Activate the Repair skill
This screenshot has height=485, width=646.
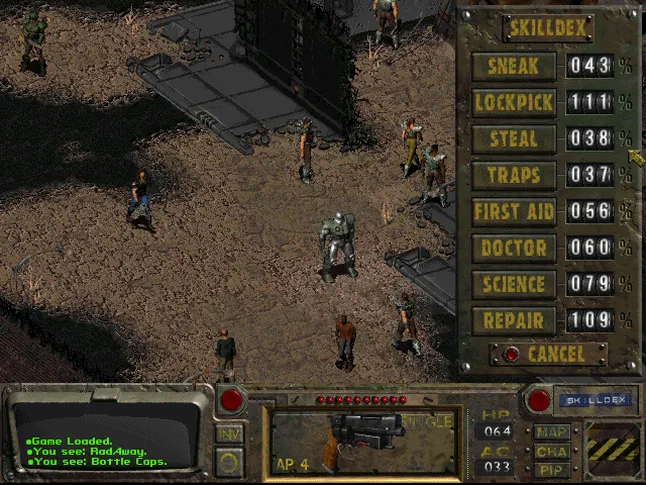point(513,321)
